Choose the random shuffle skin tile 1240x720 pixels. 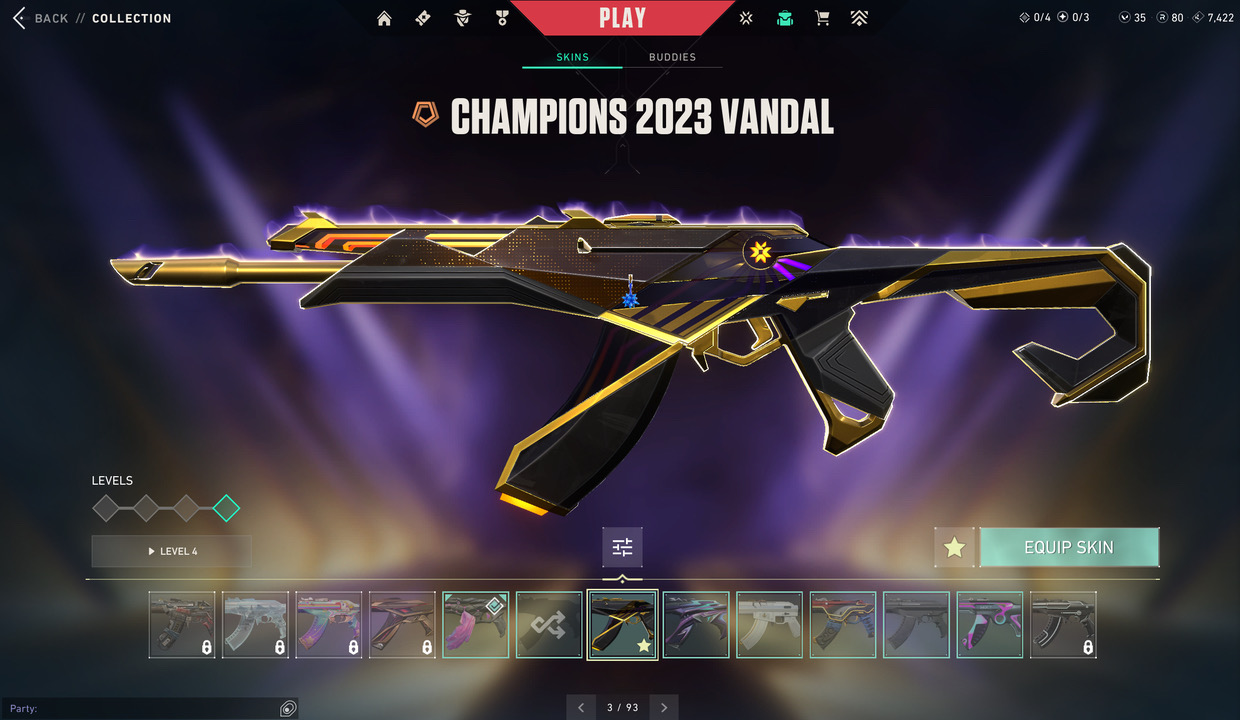549,625
